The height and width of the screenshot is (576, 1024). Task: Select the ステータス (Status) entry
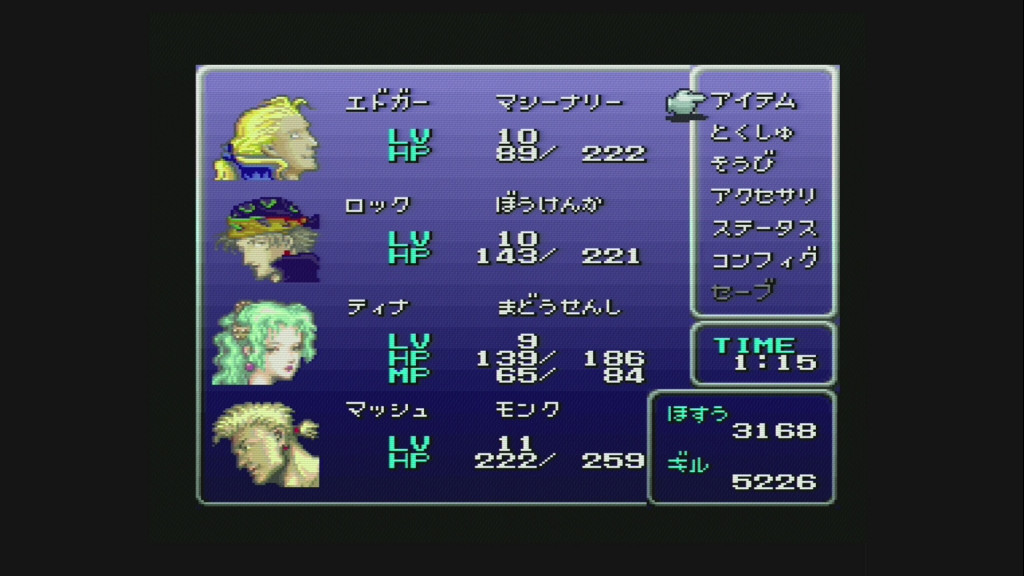[x=763, y=228]
